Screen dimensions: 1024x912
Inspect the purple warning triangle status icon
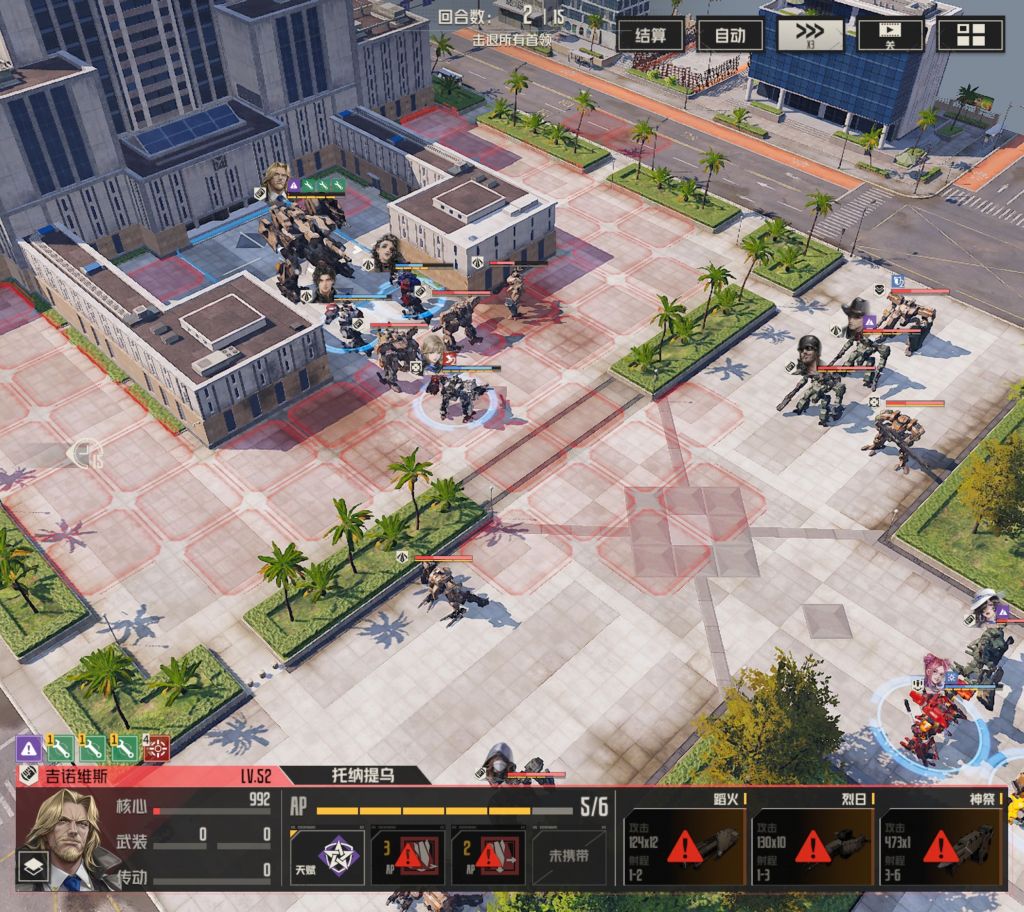29,747
